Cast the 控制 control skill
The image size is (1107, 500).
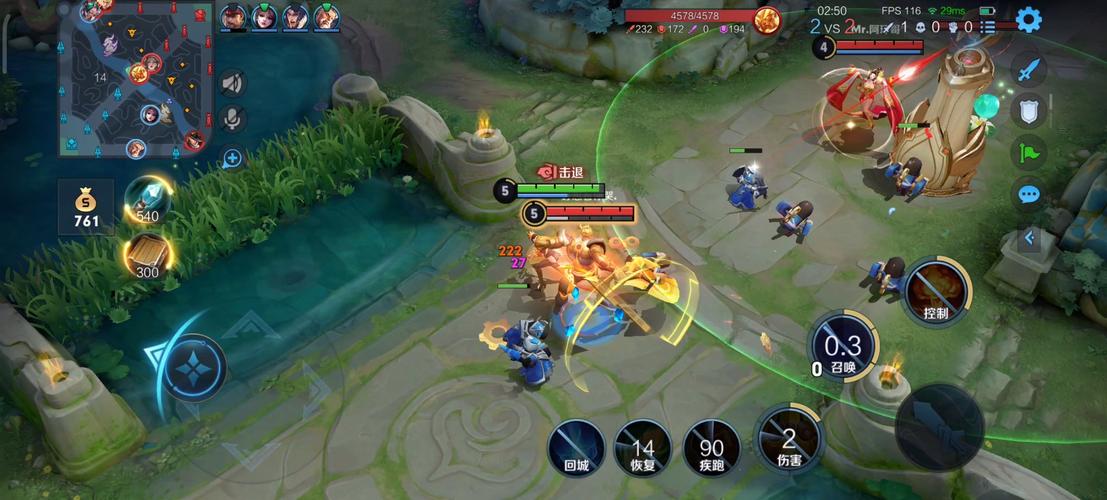pyautogui.click(x=936, y=291)
